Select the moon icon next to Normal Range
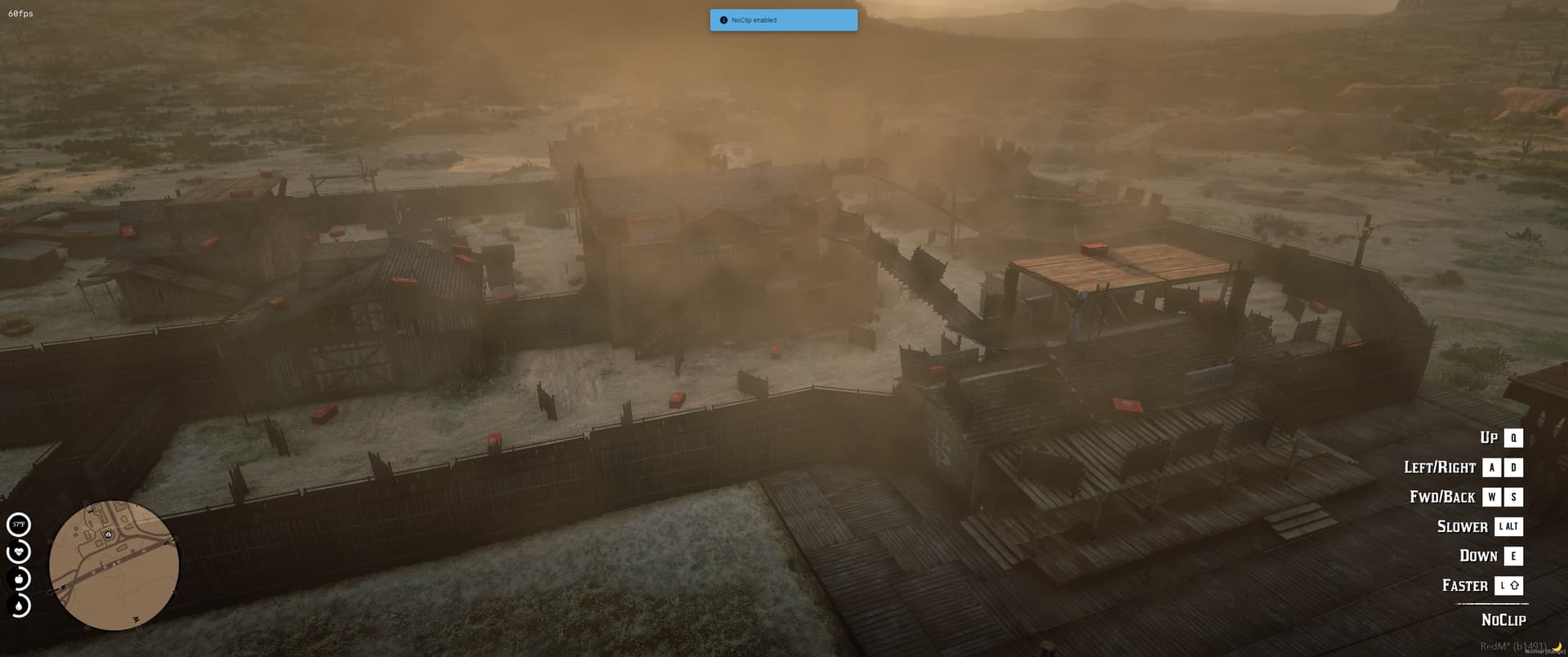 [x=1558, y=647]
